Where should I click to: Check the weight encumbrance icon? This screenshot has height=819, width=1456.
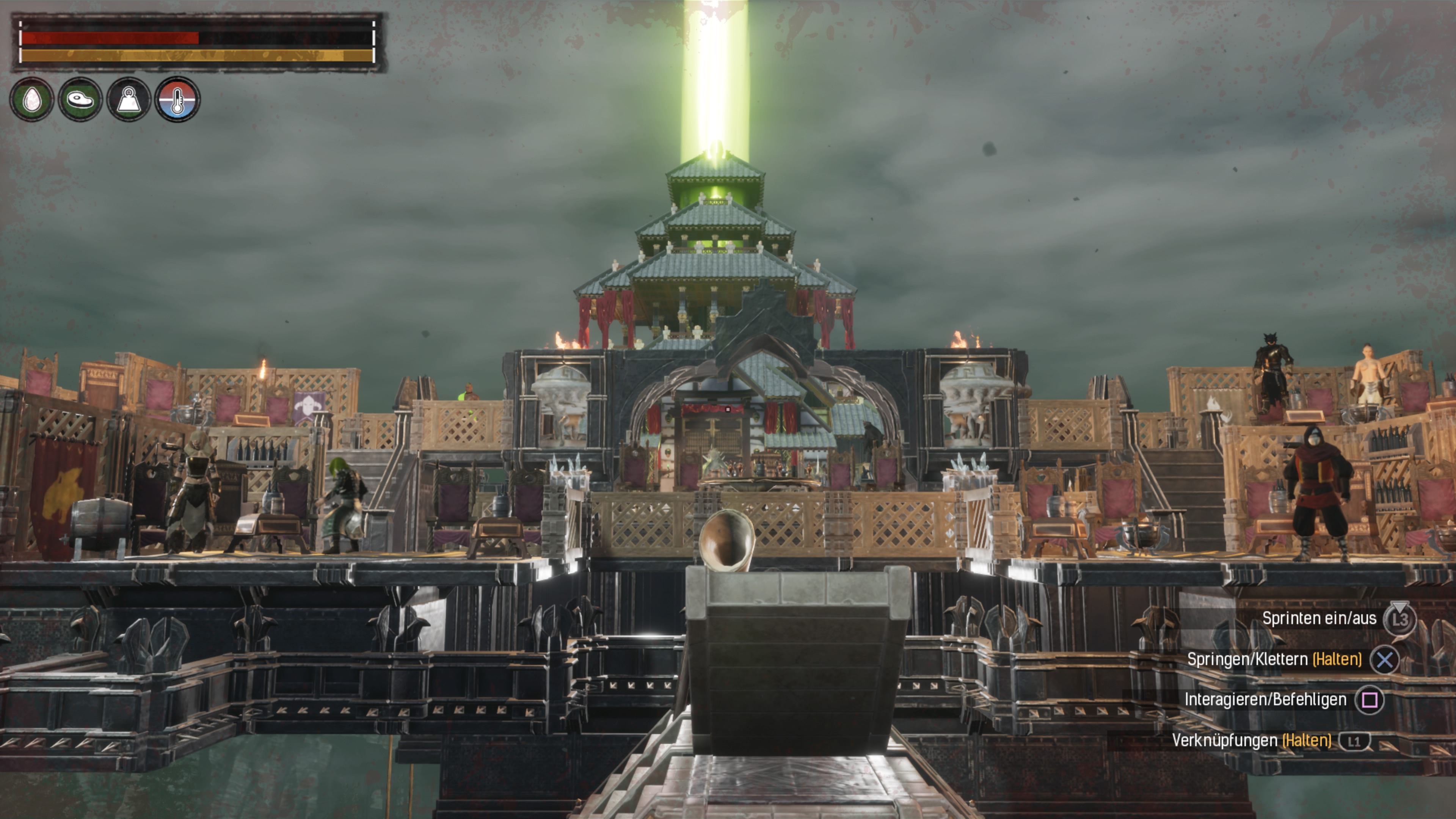click(x=129, y=99)
